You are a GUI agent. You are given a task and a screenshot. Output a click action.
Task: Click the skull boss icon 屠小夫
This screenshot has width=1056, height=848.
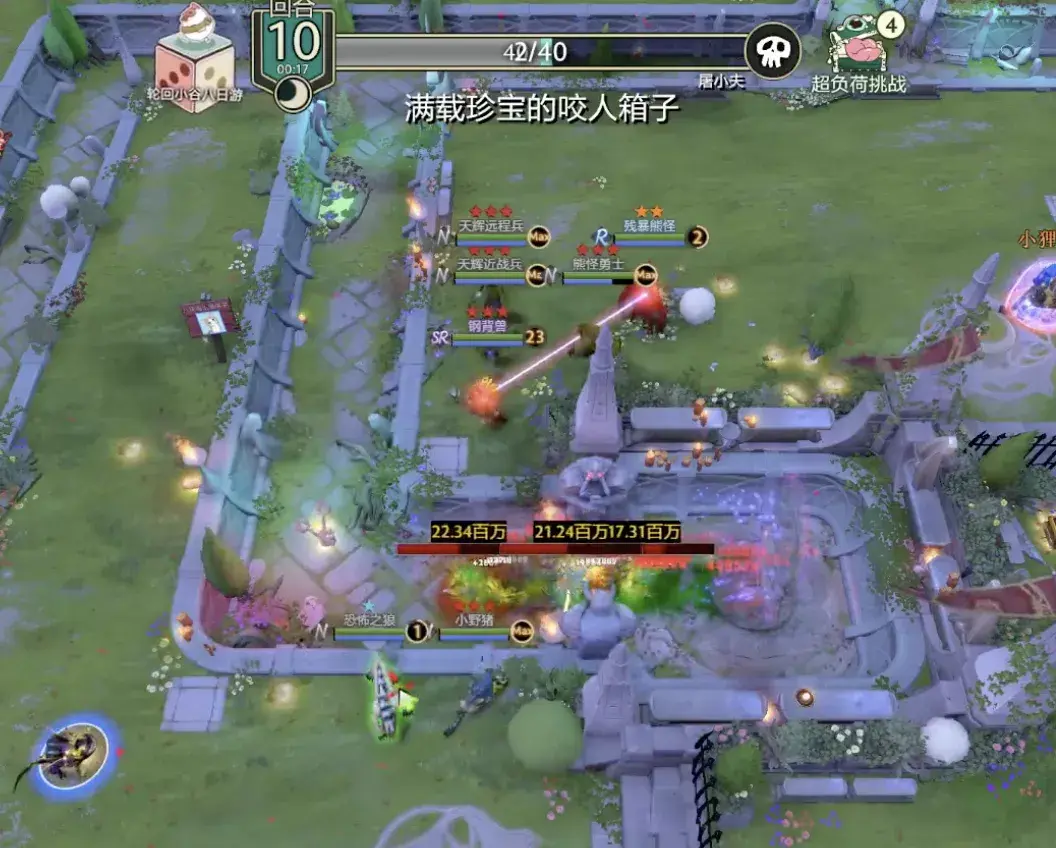773,50
